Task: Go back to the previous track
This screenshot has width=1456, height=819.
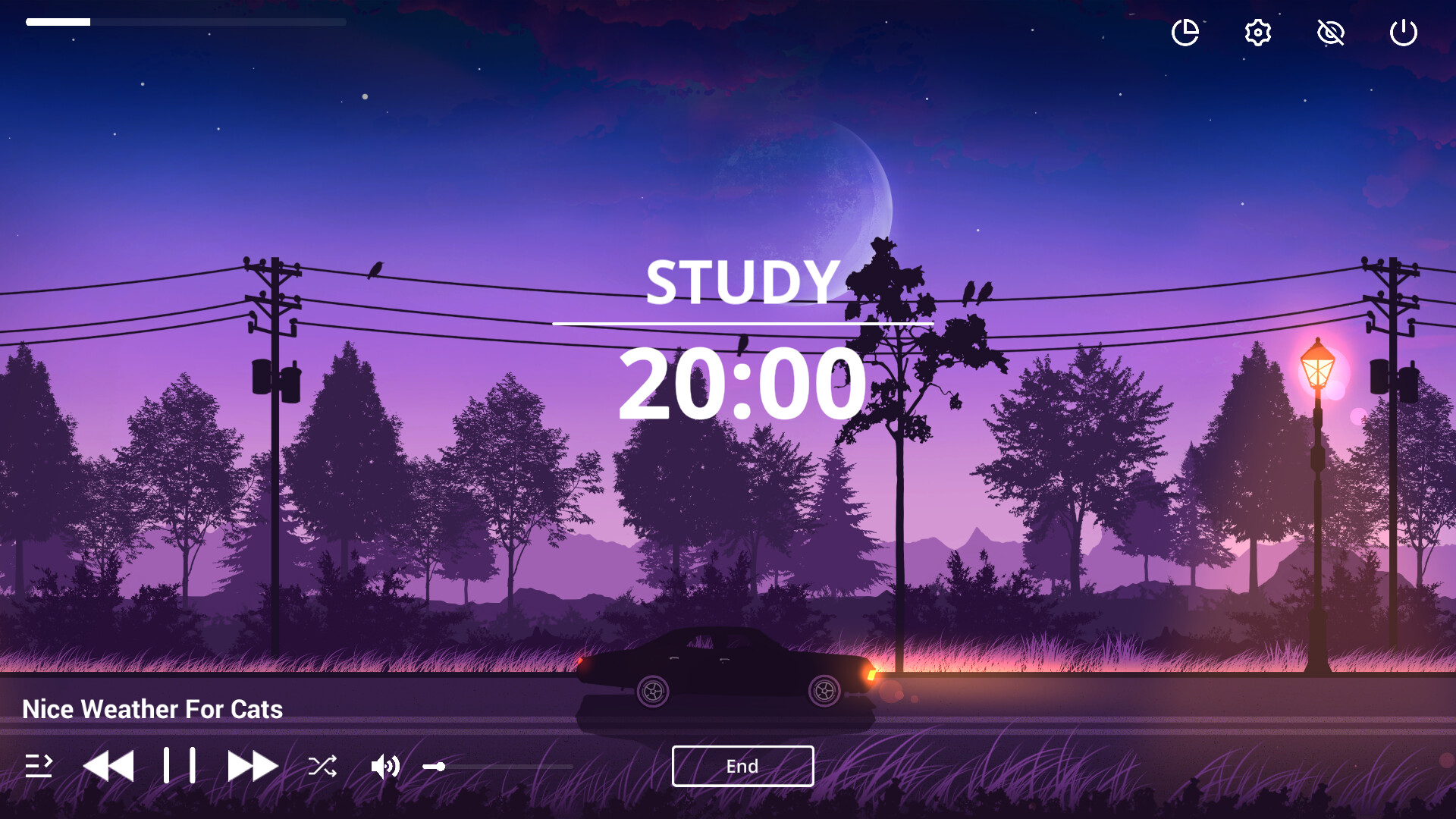Action: 108,765
